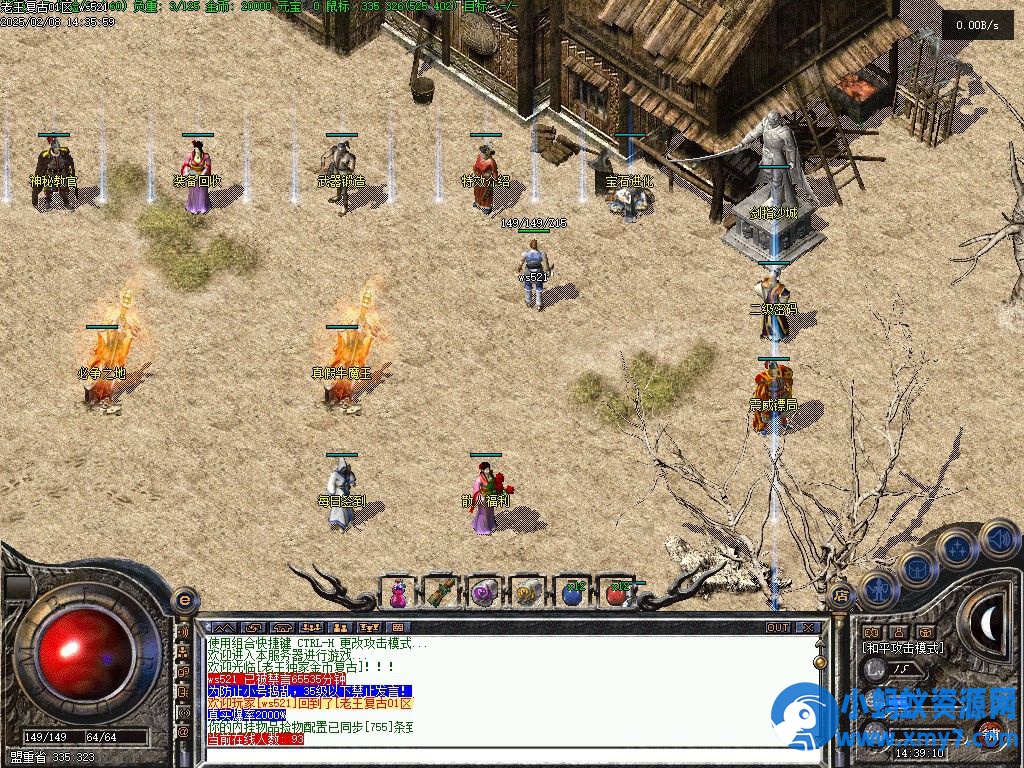The height and width of the screenshot is (768, 1024).
Task: Click the round 'e' button
Action: point(183,599)
